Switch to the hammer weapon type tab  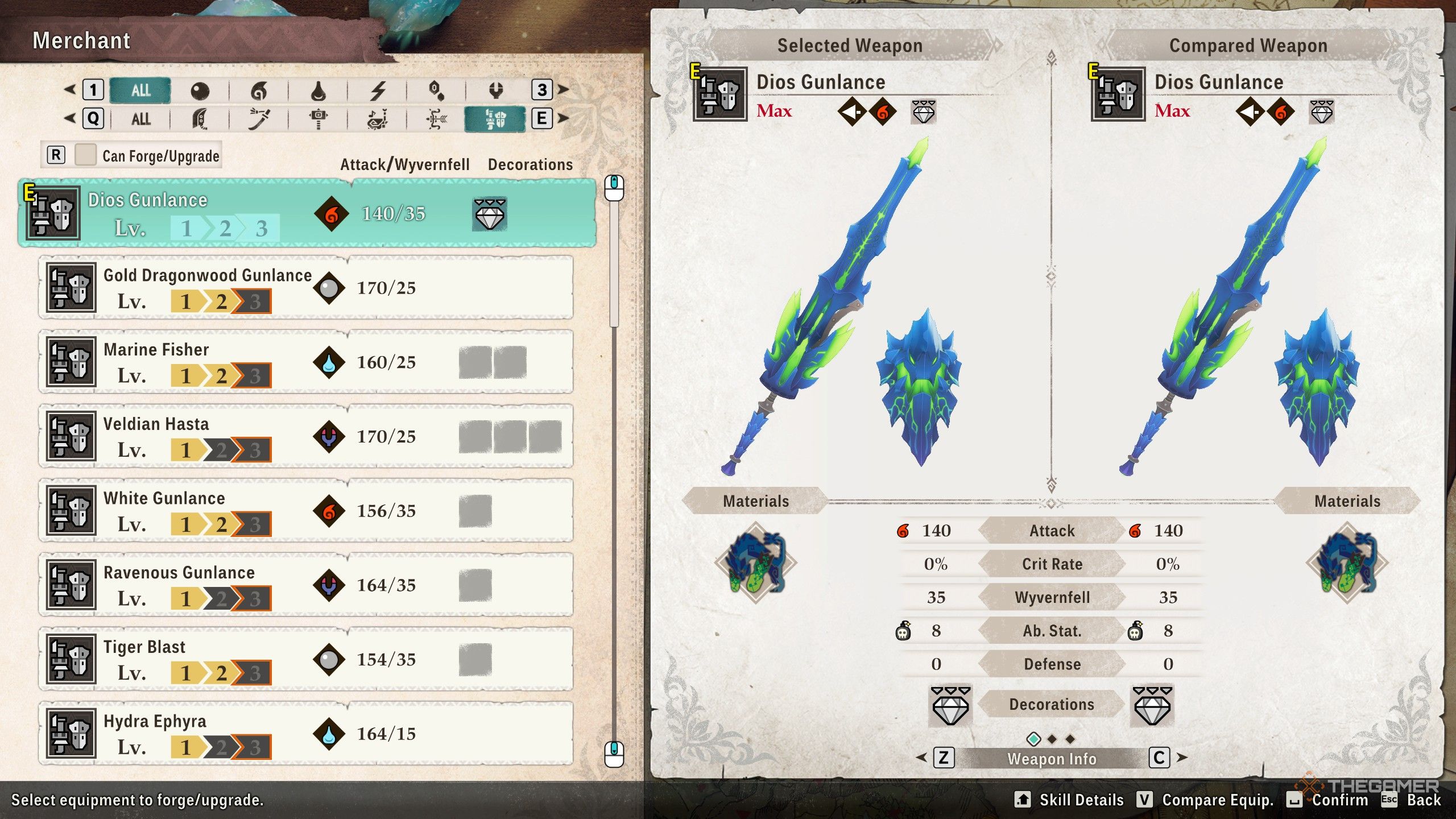click(x=318, y=119)
